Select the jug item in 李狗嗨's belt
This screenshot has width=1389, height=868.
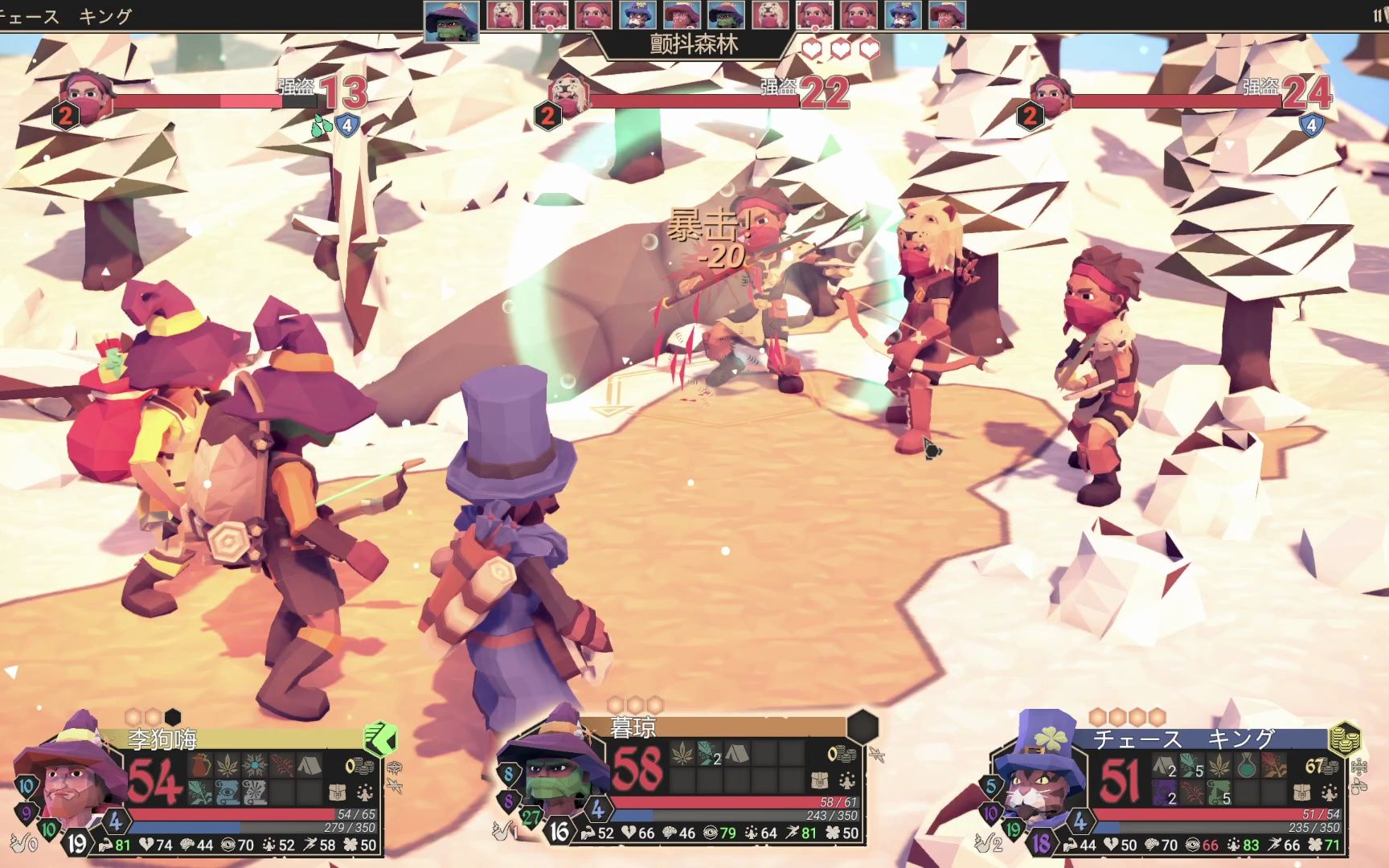pyautogui.click(x=201, y=765)
